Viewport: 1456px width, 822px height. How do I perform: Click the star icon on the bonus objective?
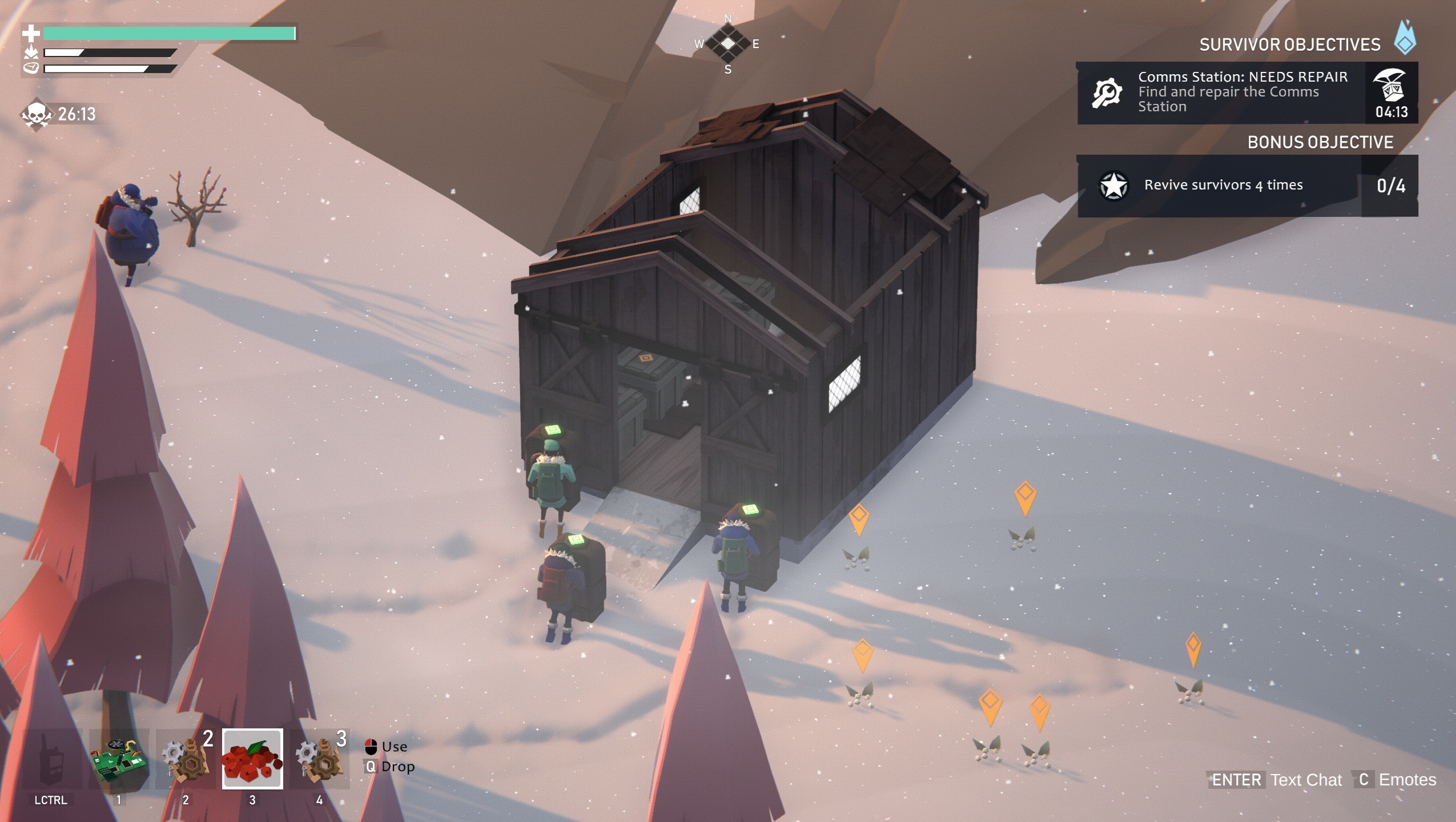(1113, 184)
